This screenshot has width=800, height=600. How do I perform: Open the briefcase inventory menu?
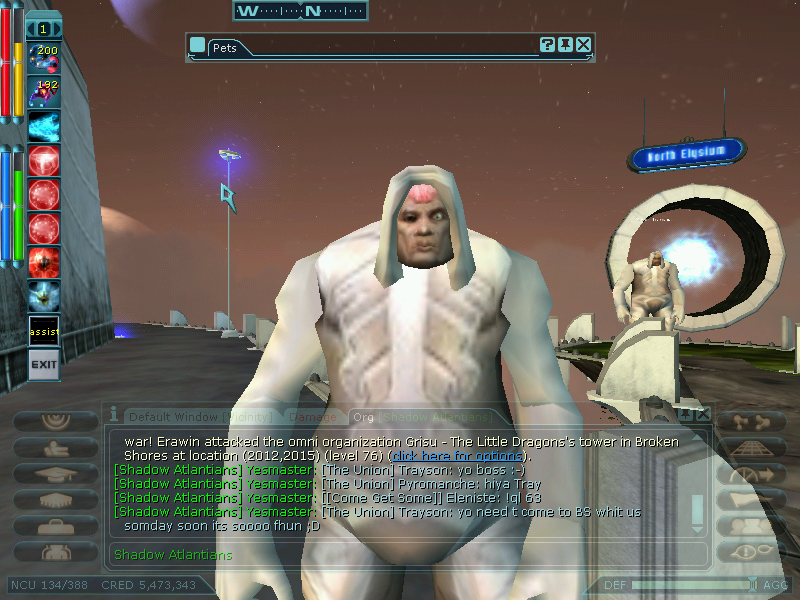[54, 525]
